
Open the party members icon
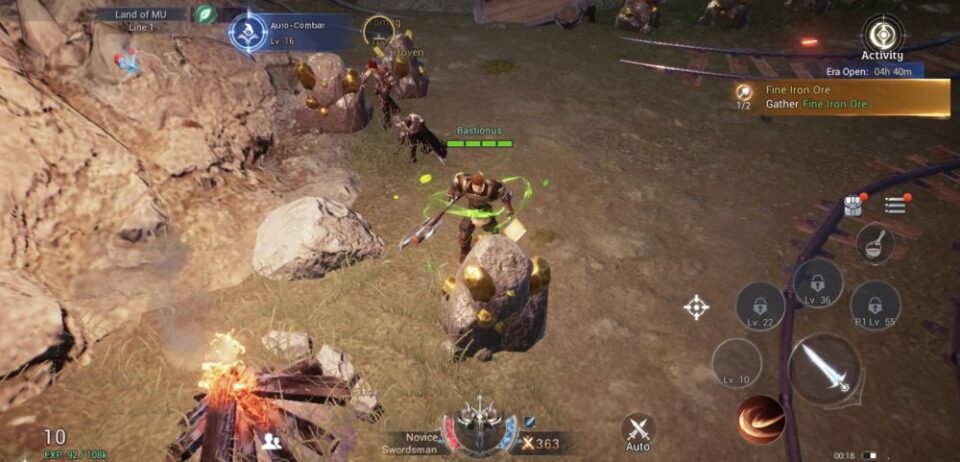point(270,441)
